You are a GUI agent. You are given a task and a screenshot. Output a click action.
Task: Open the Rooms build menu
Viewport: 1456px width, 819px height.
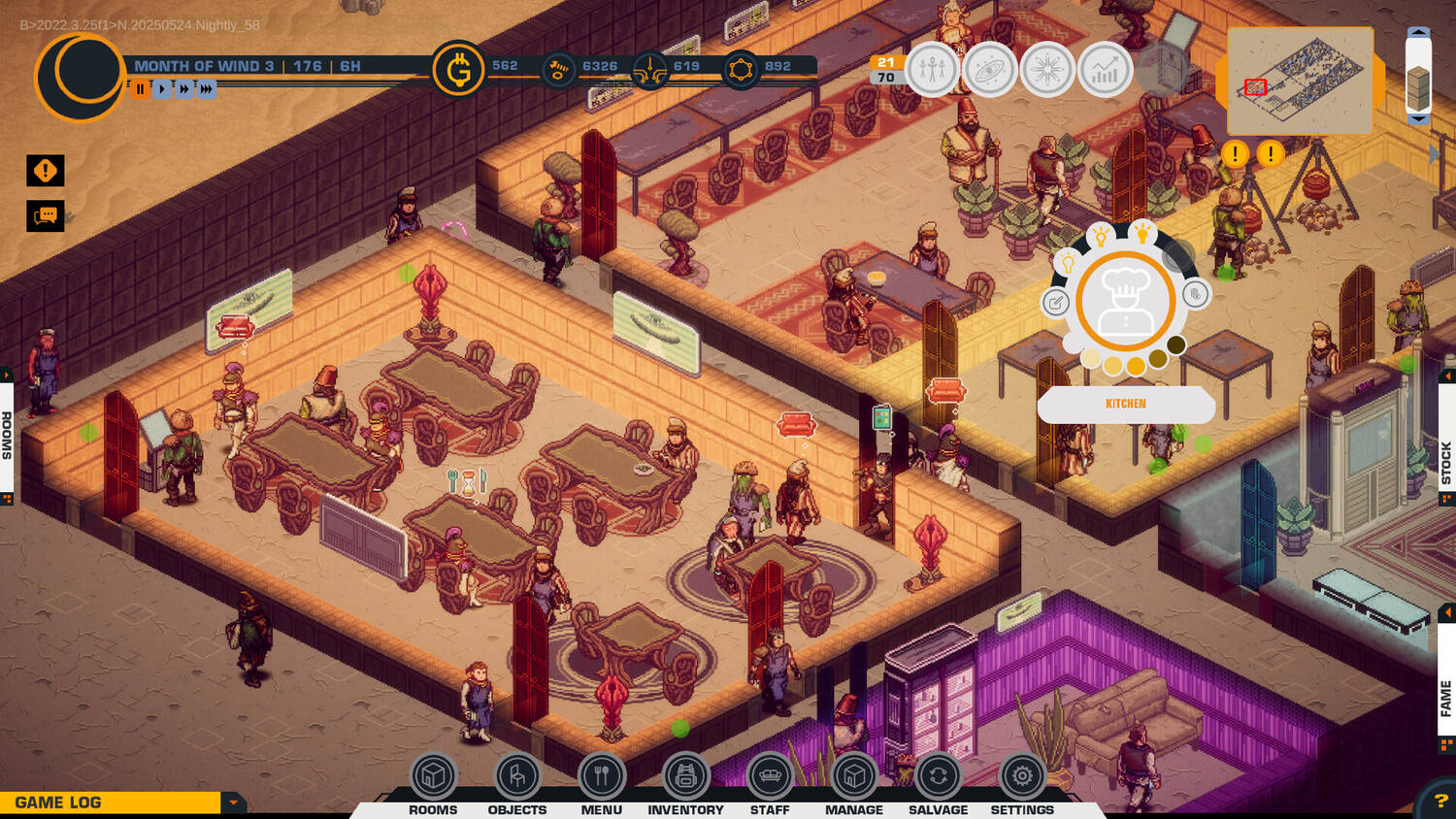pyautogui.click(x=433, y=776)
